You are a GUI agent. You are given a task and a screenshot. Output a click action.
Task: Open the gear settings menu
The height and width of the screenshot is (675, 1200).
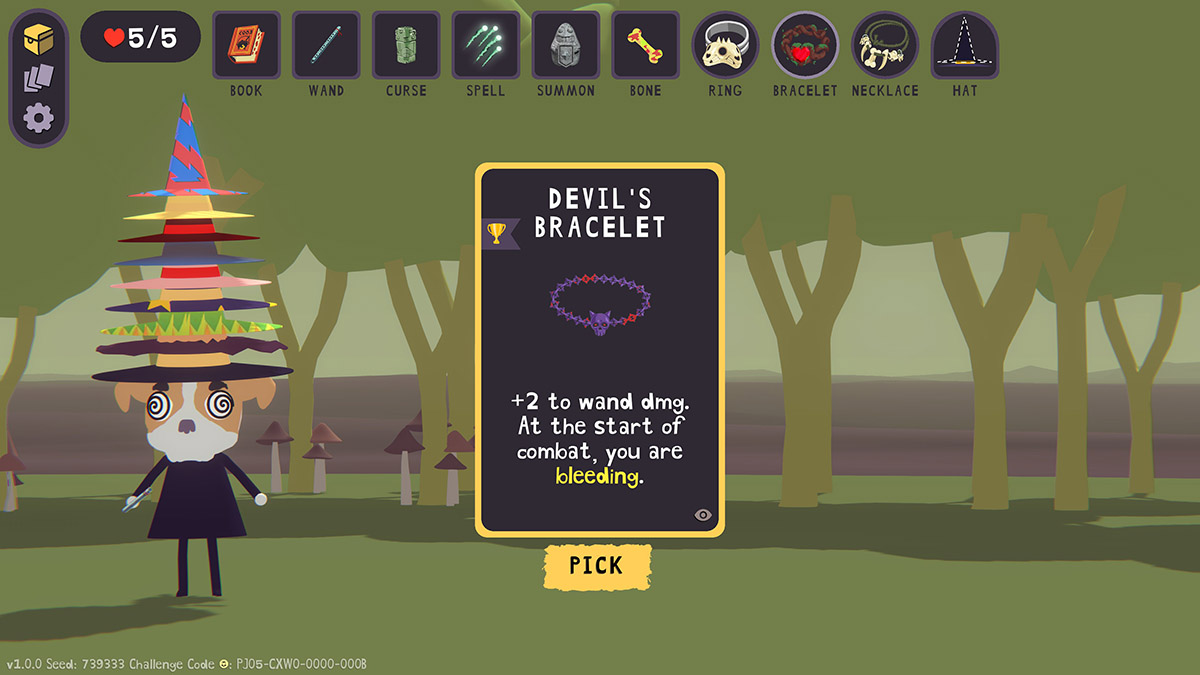click(39, 119)
